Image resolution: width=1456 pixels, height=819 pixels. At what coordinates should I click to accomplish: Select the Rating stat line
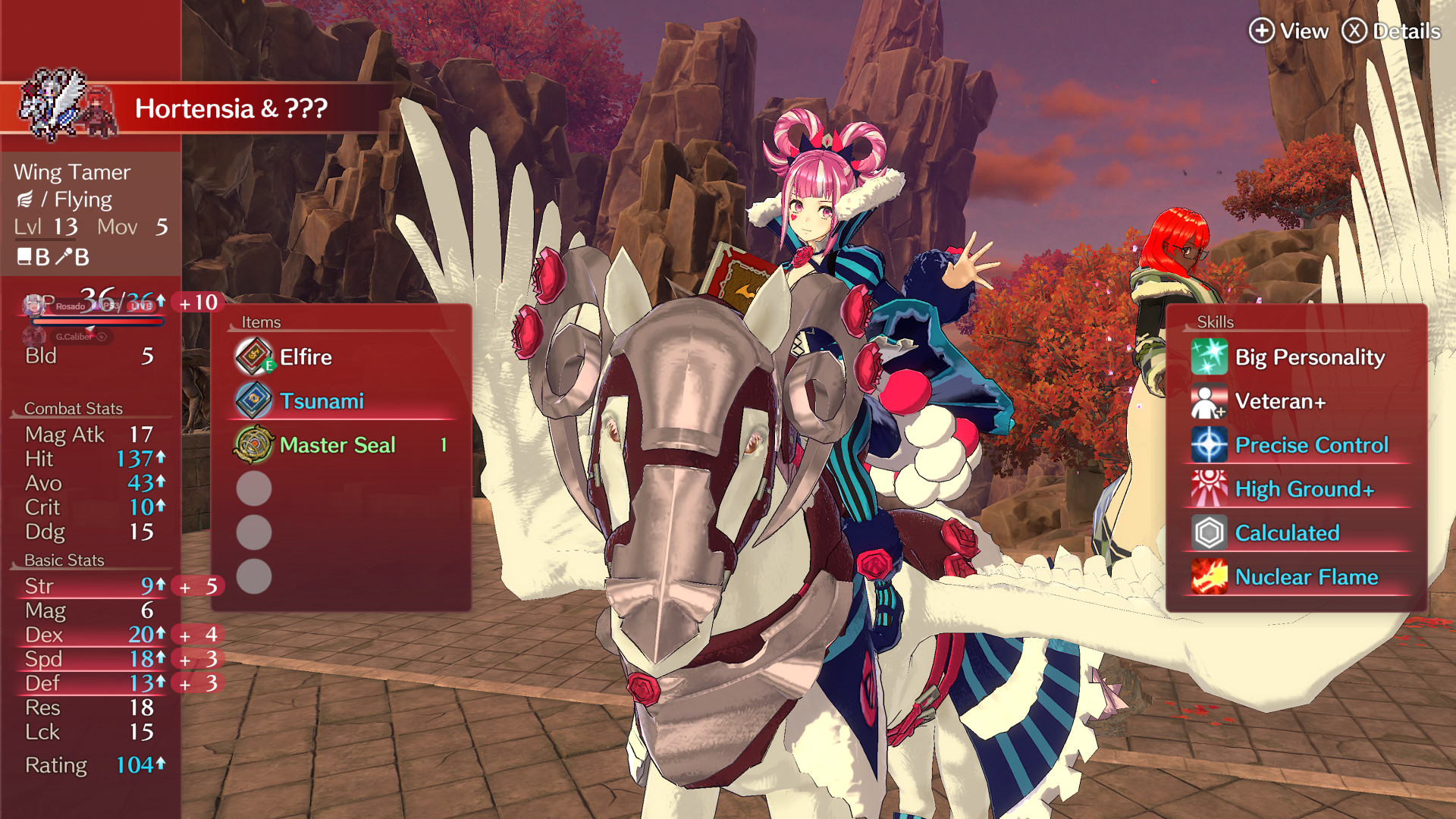point(94,765)
